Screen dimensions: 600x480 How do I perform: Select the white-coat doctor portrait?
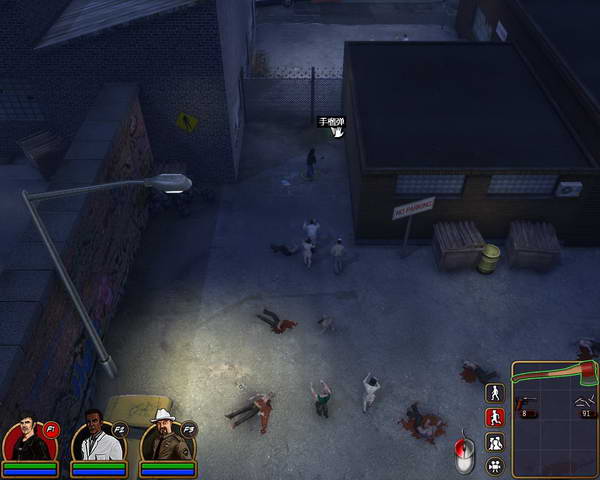tap(96, 438)
